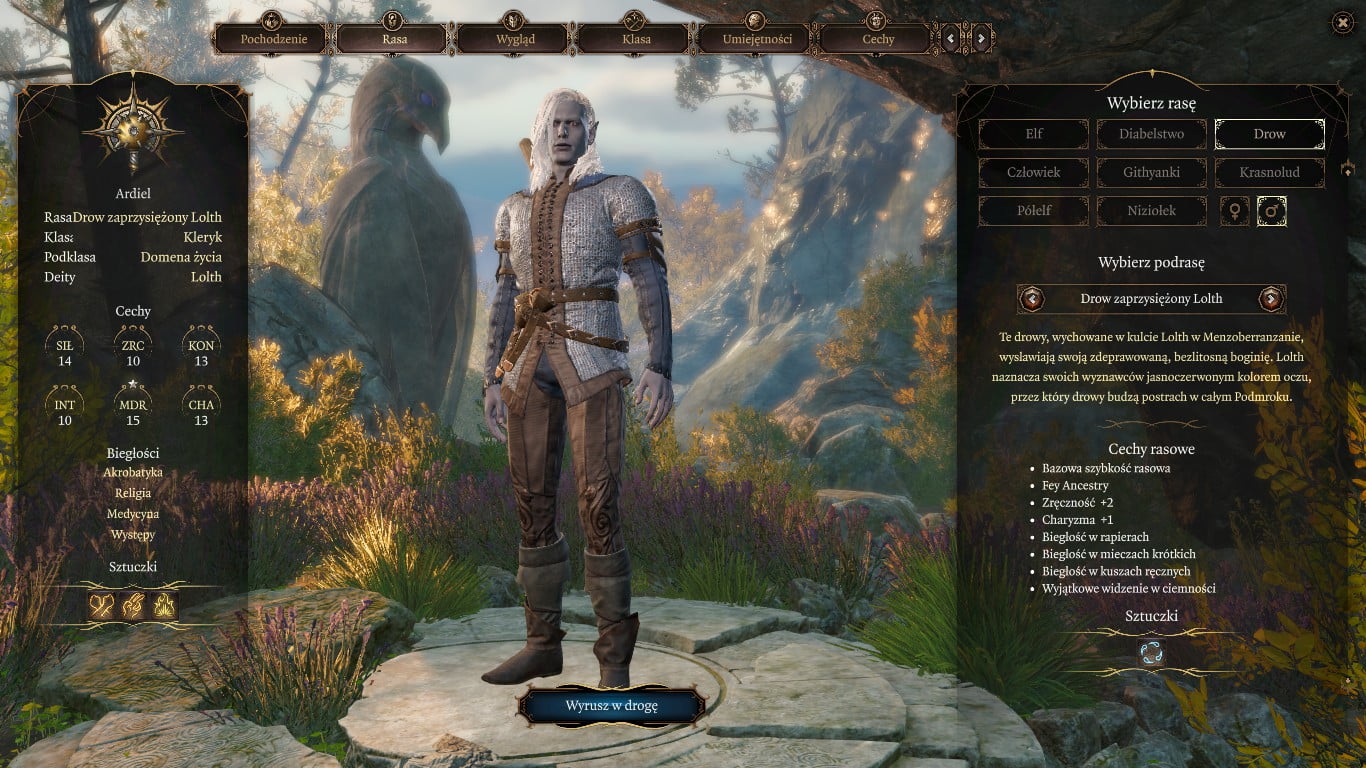Choose the Człowiek race
1366x768 pixels.
[1033, 172]
